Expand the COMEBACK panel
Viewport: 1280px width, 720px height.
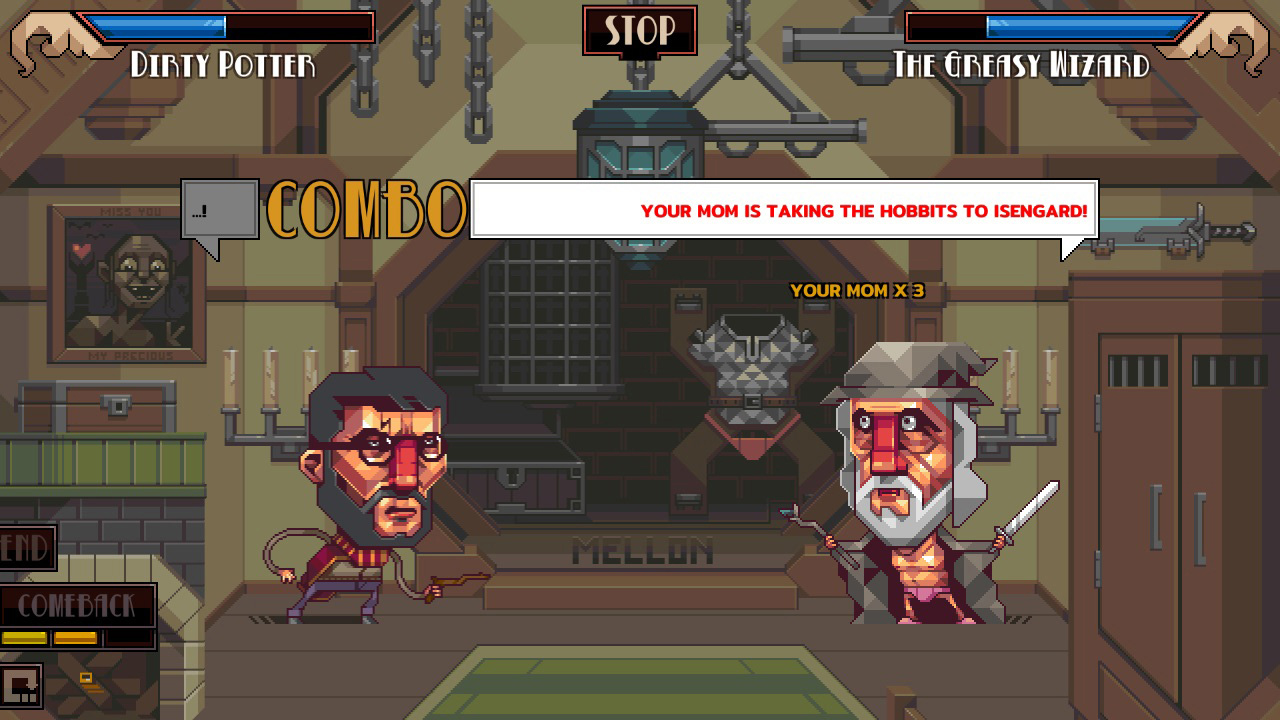[x=80, y=605]
